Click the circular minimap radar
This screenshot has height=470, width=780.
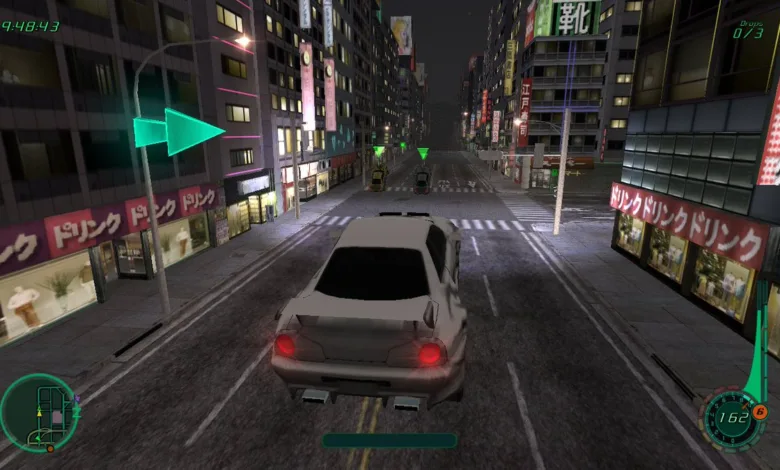point(39,412)
